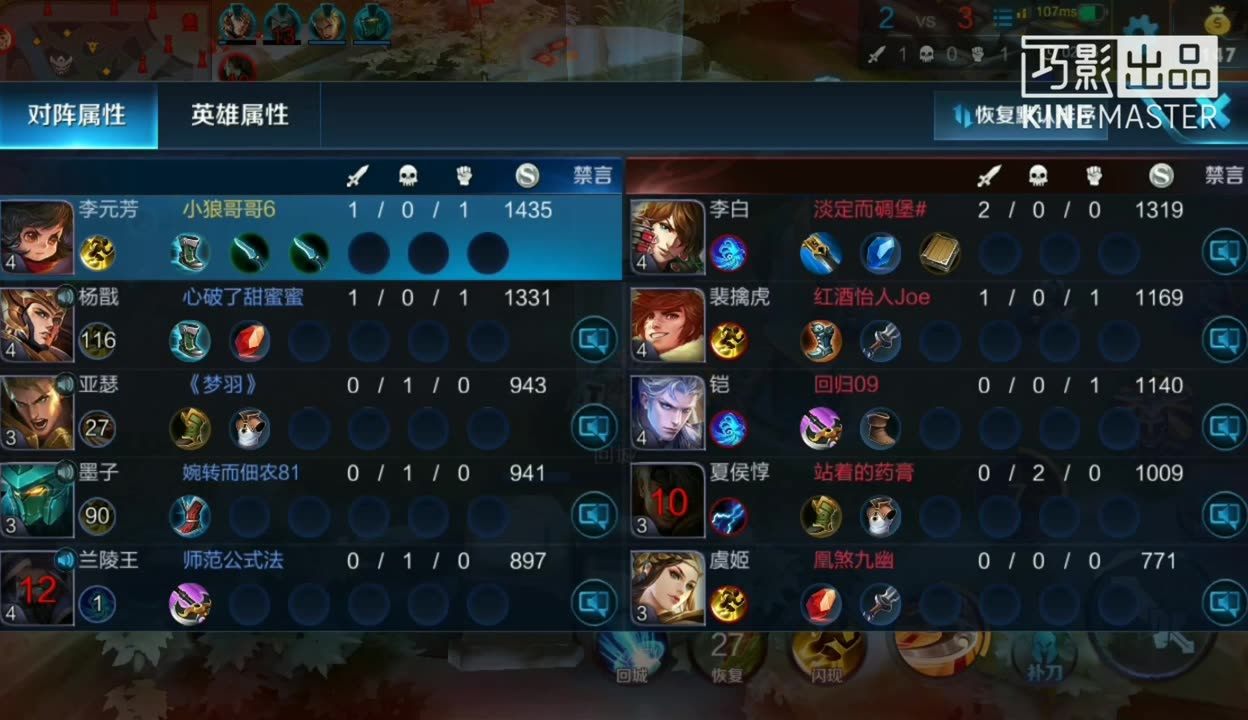Choose the 虞姬 enemy portrait
Screen dimensions: 1248x720
coord(668,589)
